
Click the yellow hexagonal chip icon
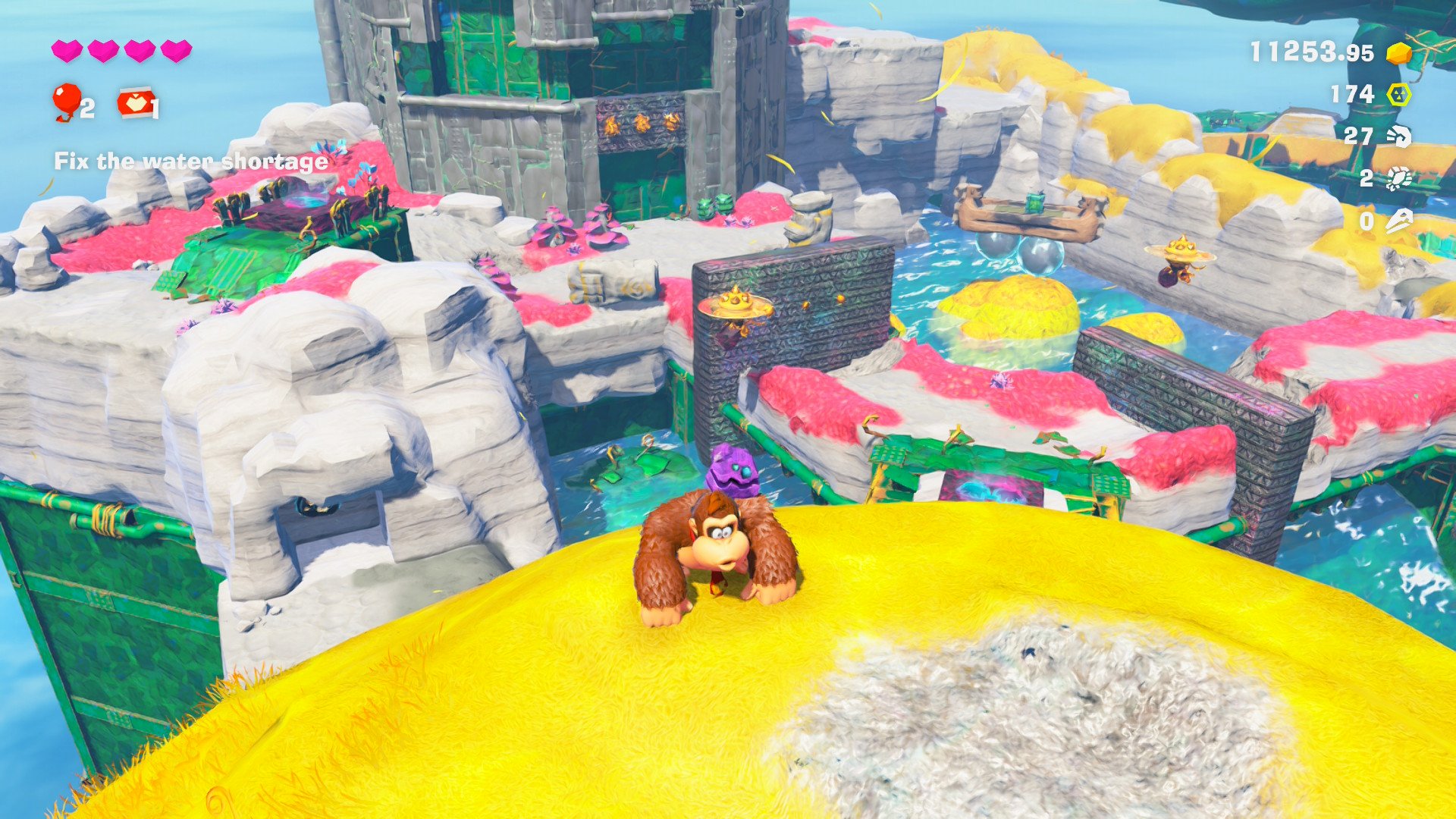[1399, 95]
